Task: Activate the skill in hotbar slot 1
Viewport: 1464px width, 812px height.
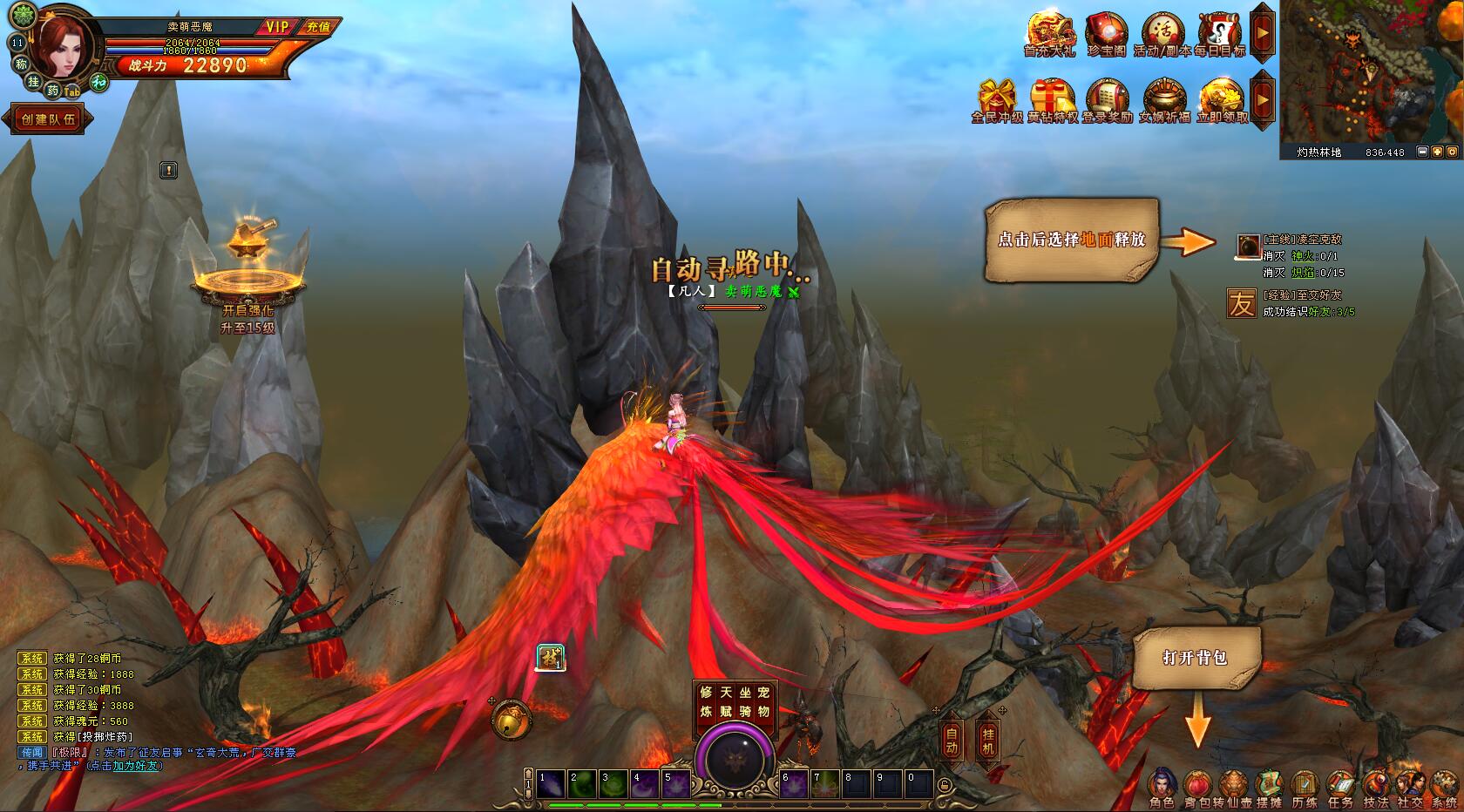Action: point(550,784)
